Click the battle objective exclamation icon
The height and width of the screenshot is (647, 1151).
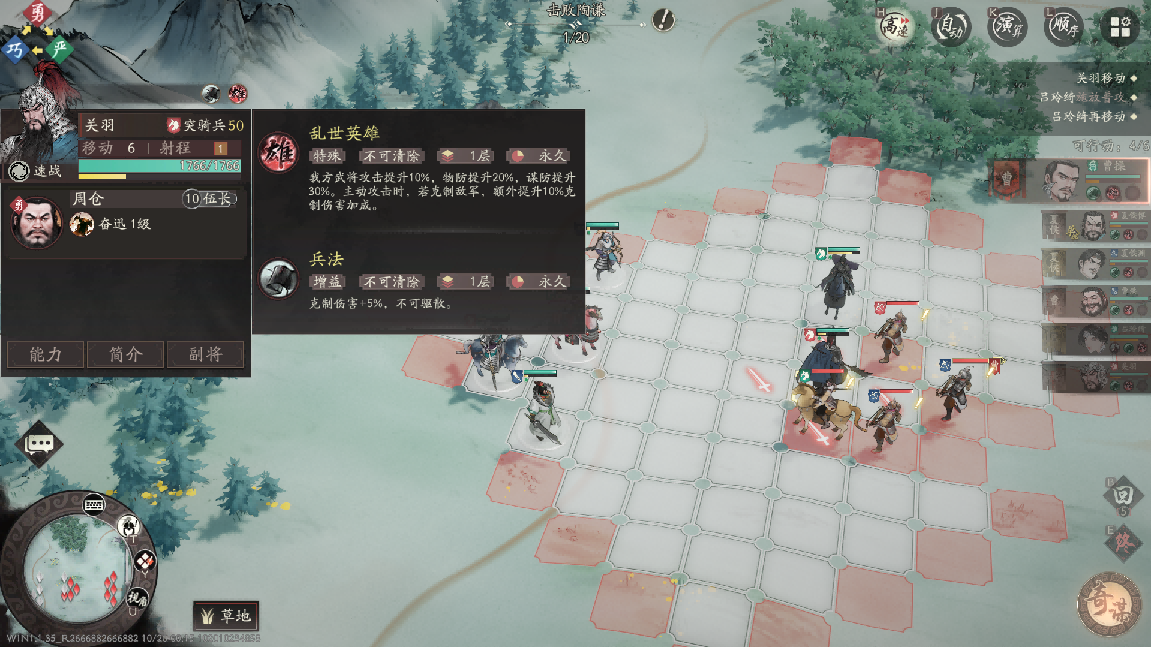tap(663, 19)
